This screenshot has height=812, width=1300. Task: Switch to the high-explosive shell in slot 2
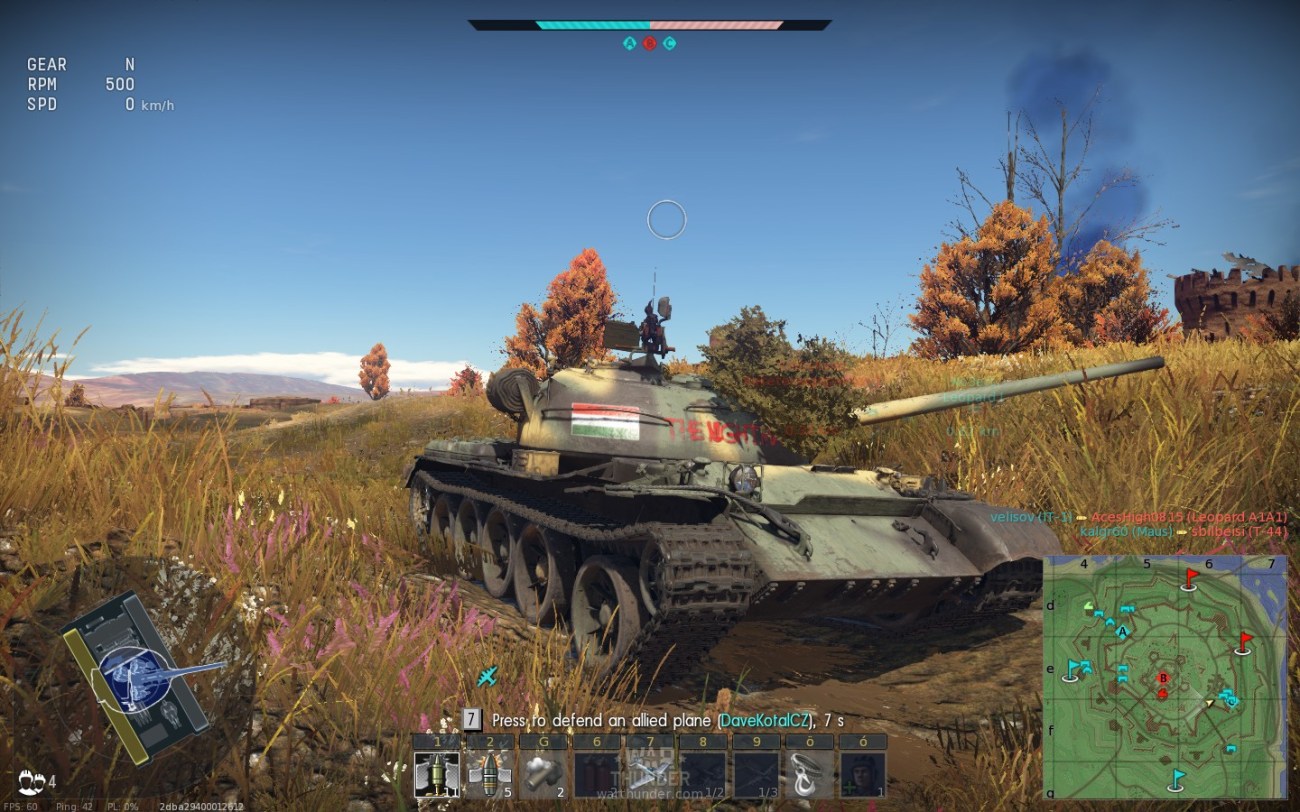(x=490, y=774)
